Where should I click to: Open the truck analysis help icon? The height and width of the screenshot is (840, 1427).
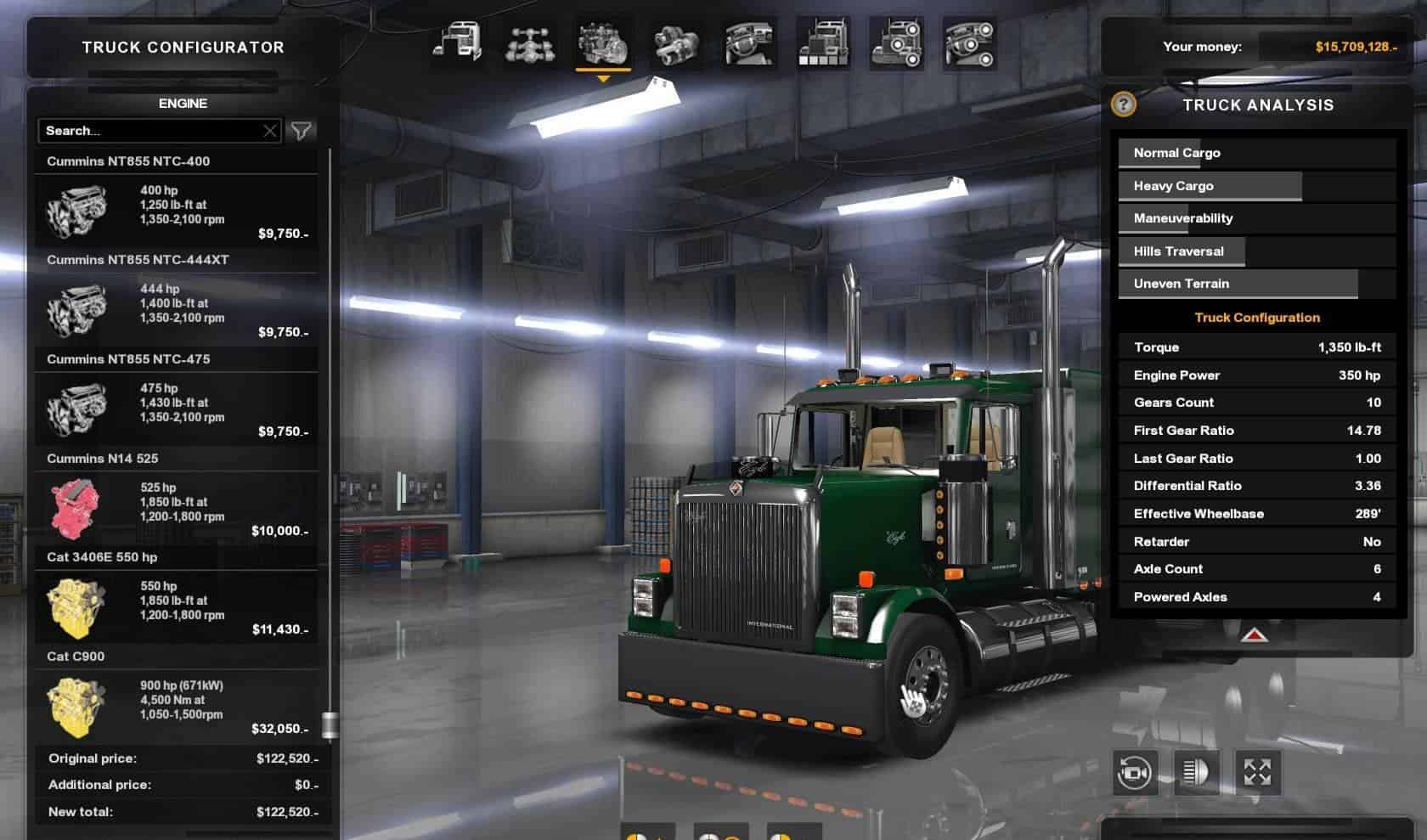coord(1123,104)
